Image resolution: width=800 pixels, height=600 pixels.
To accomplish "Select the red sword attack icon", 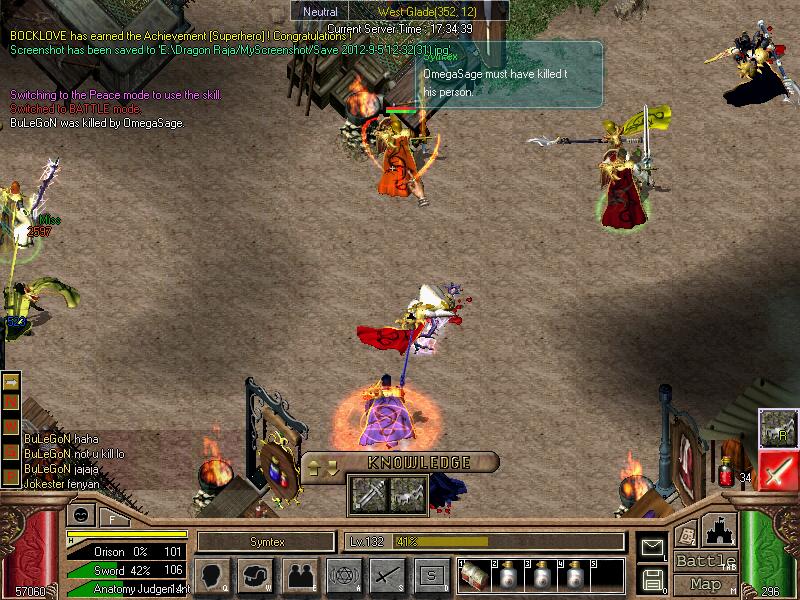I will coord(776,469).
